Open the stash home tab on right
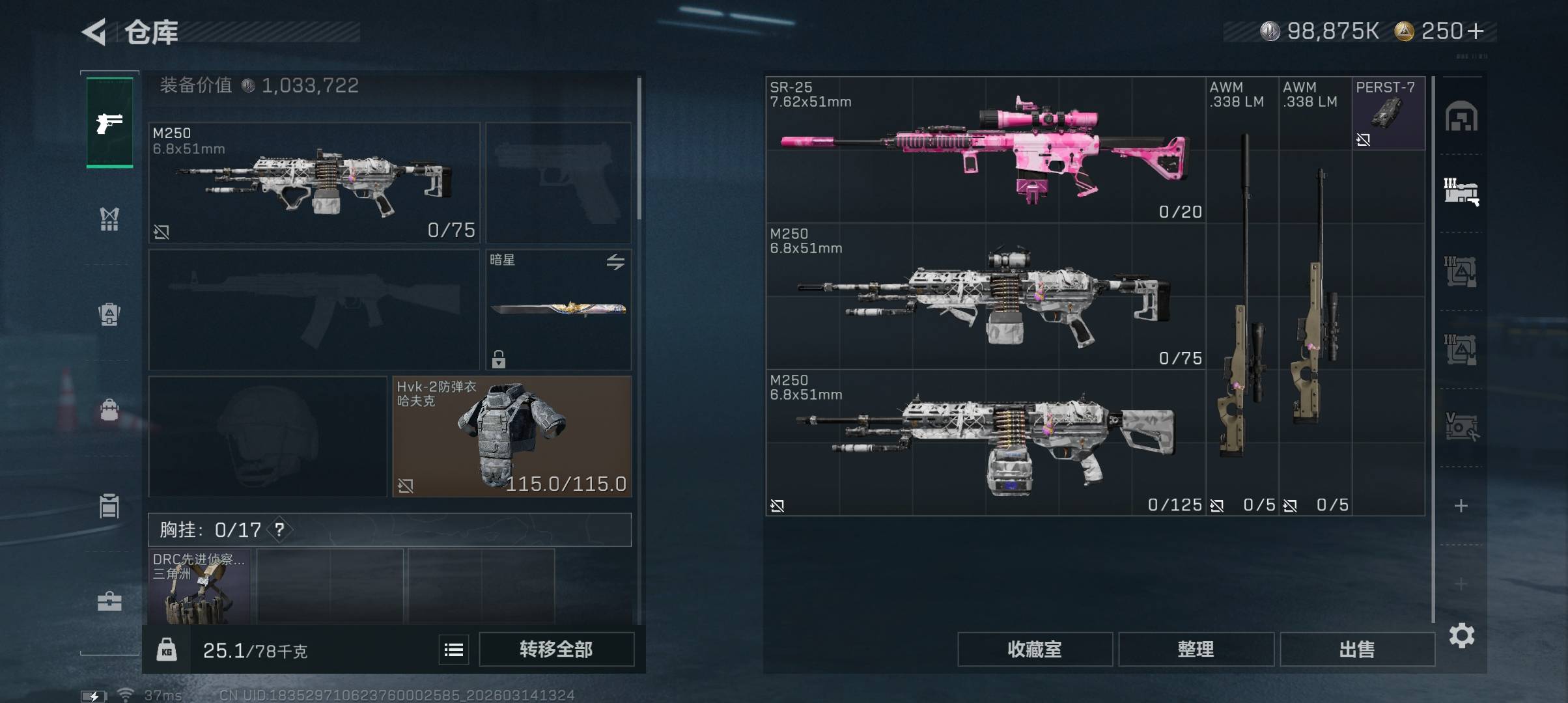Viewport: 1568px width, 703px height. (x=1461, y=117)
